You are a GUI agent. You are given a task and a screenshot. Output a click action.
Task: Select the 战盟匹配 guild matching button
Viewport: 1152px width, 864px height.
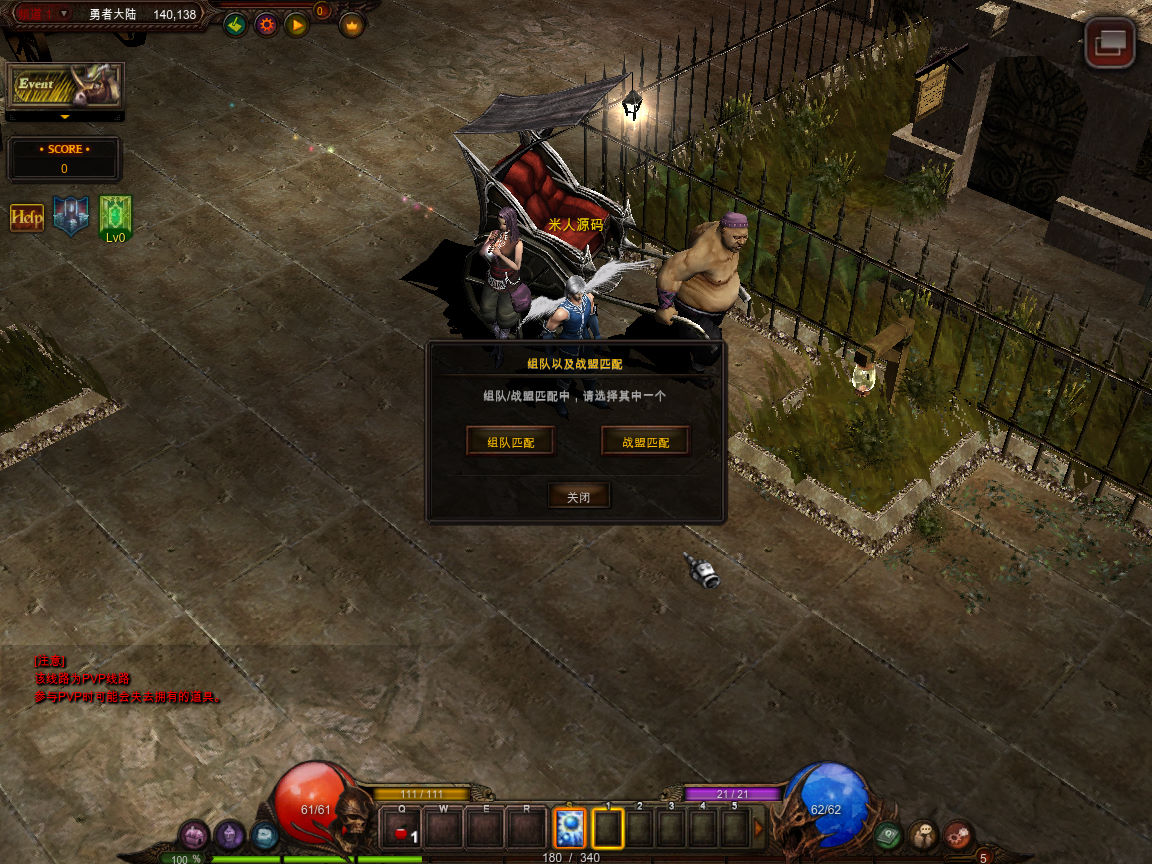click(x=645, y=441)
